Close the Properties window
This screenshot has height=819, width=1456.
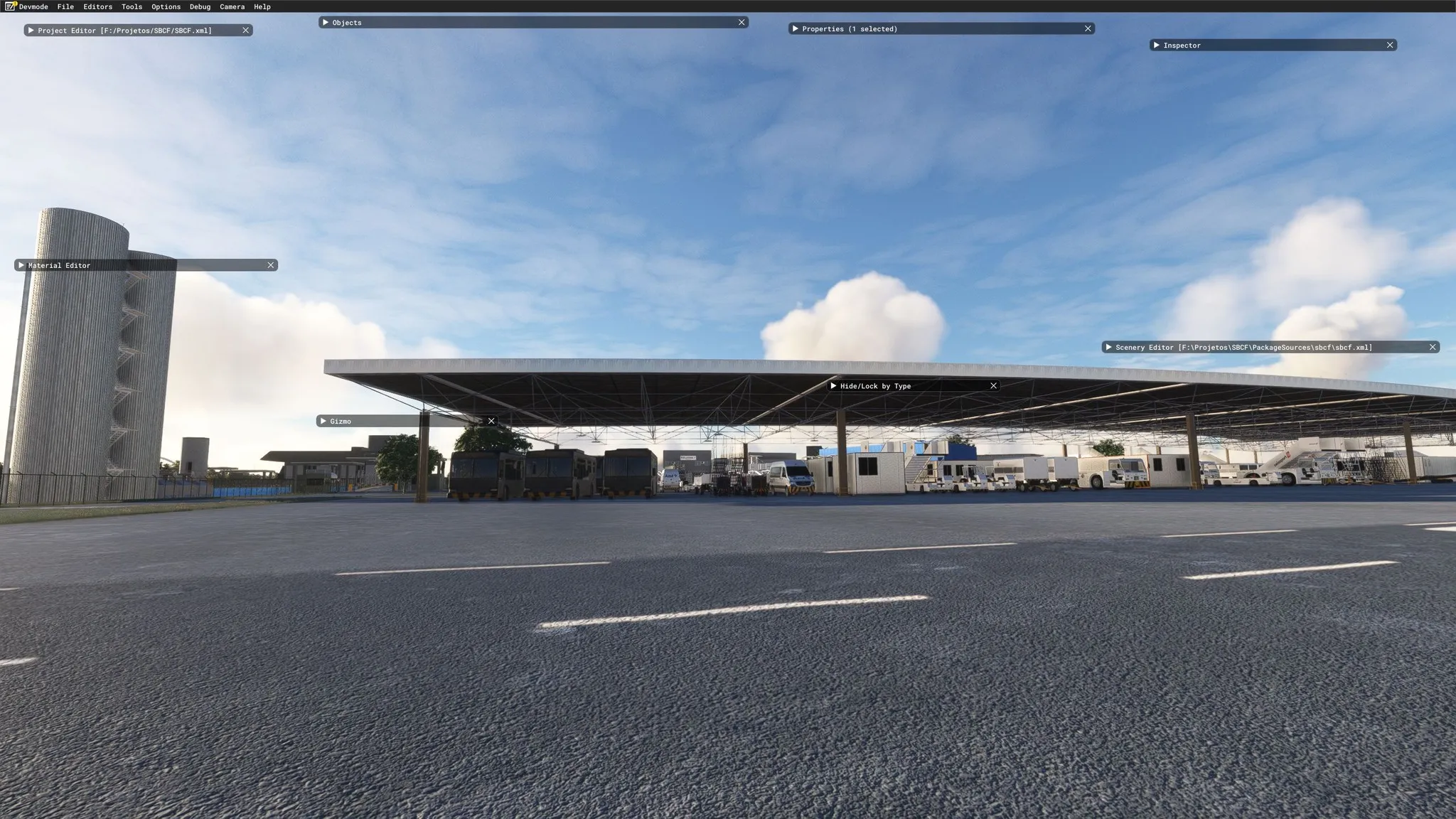coord(1088,29)
